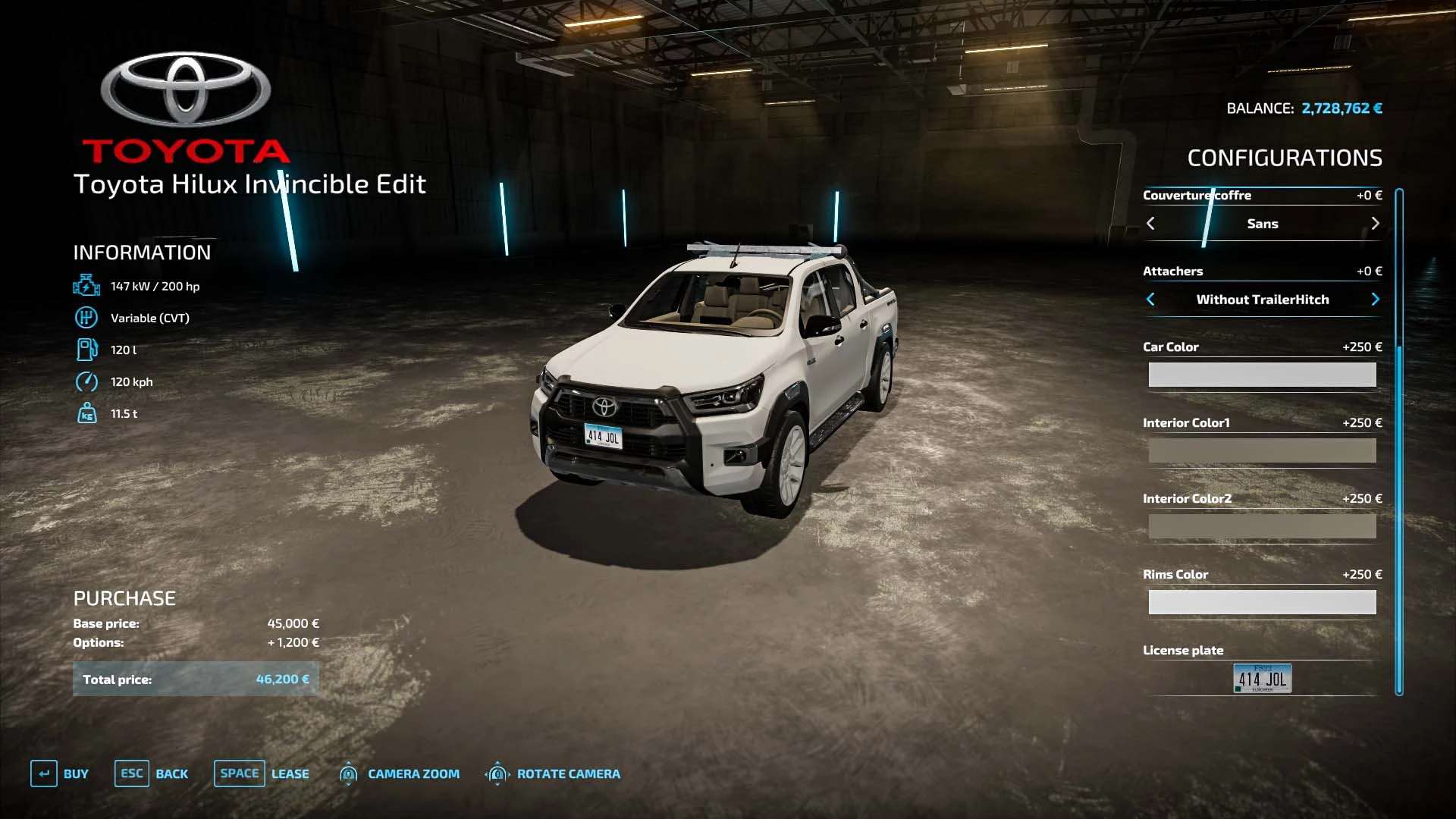Change the Interior Color1 swatch
Image resolution: width=1456 pixels, height=819 pixels.
(x=1262, y=450)
